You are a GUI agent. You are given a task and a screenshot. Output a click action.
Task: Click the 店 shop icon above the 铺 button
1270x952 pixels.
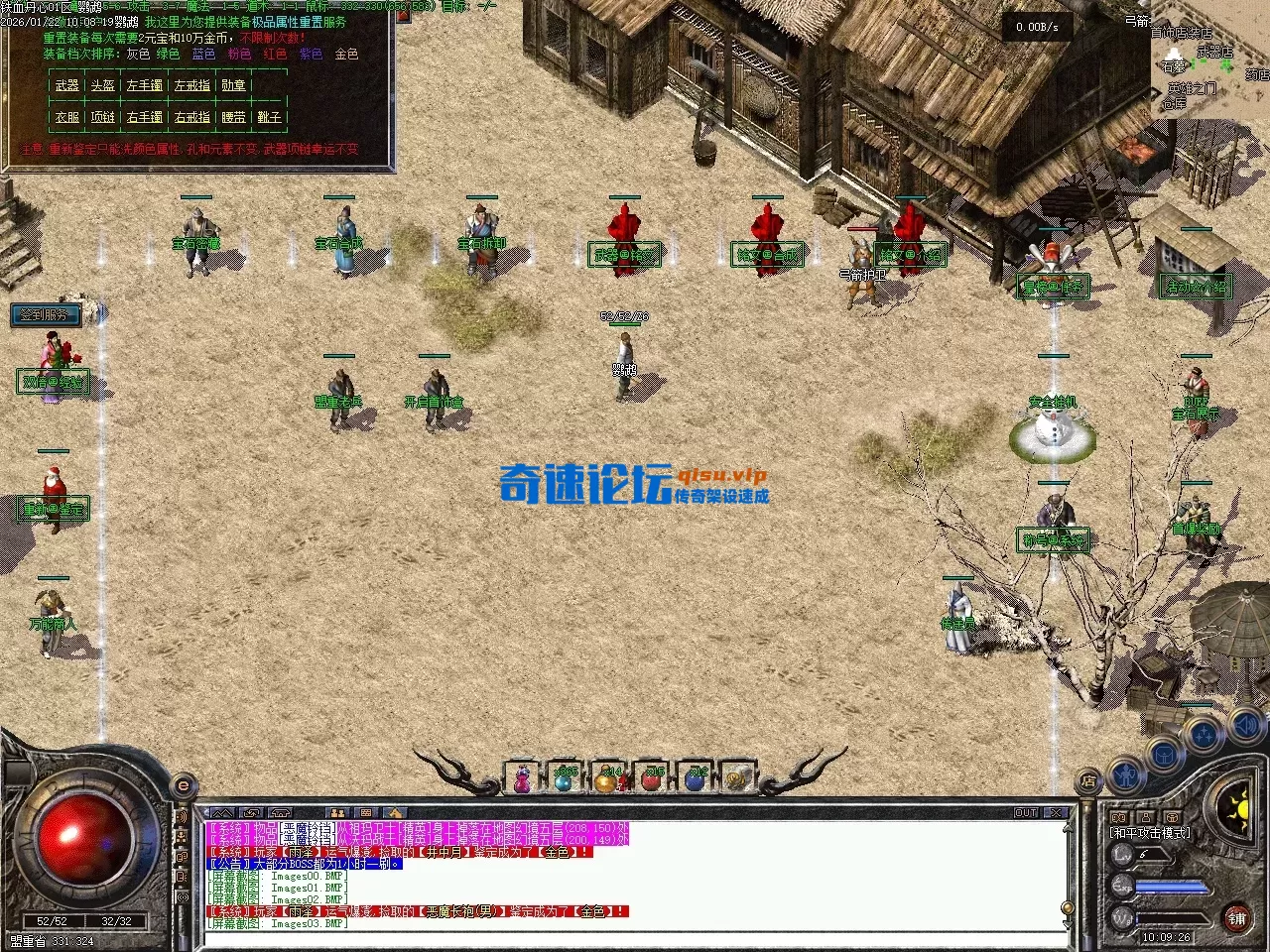tap(1088, 780)
